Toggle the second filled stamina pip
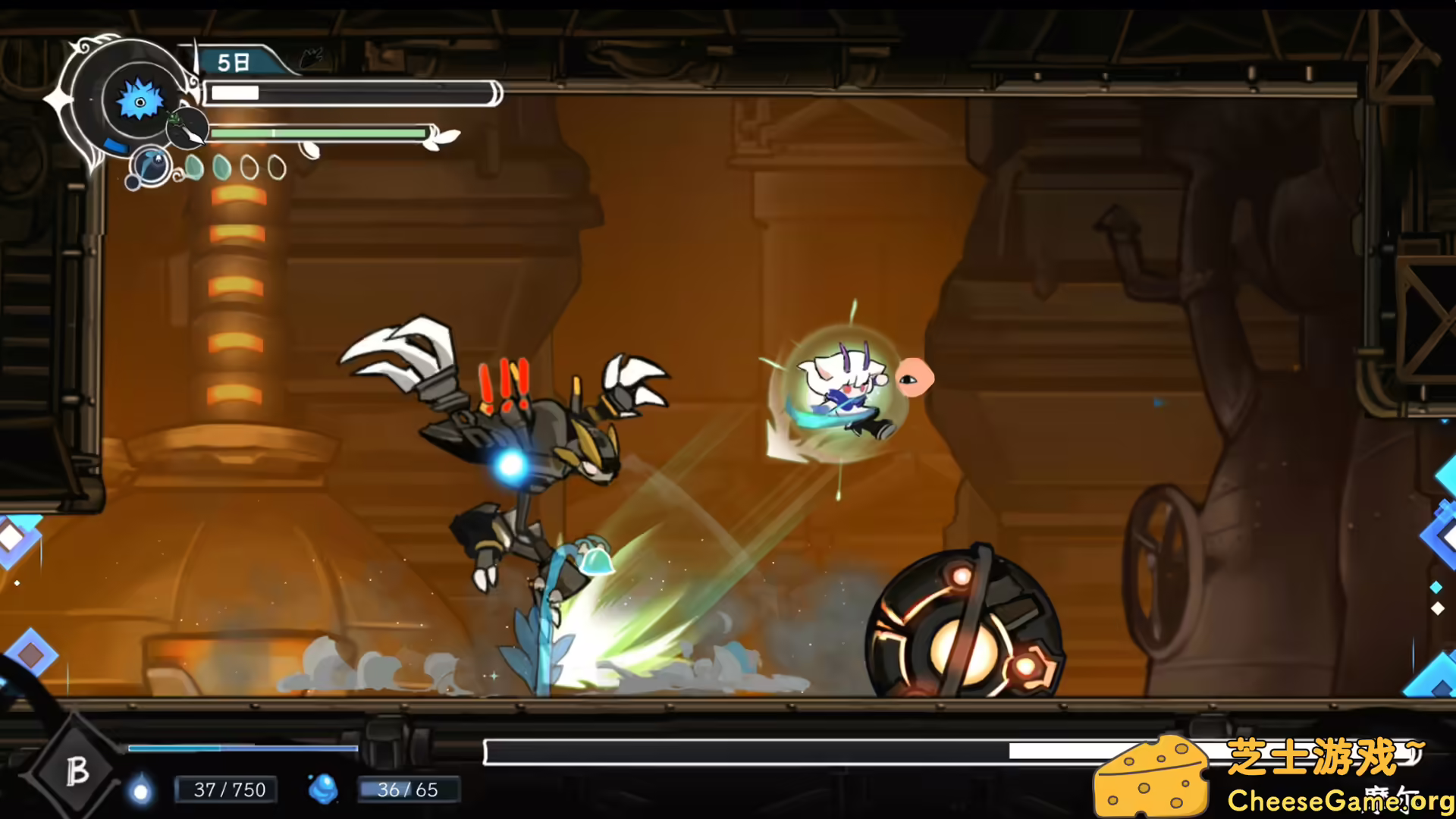1456x819 pixels. (x=221, y=168)
